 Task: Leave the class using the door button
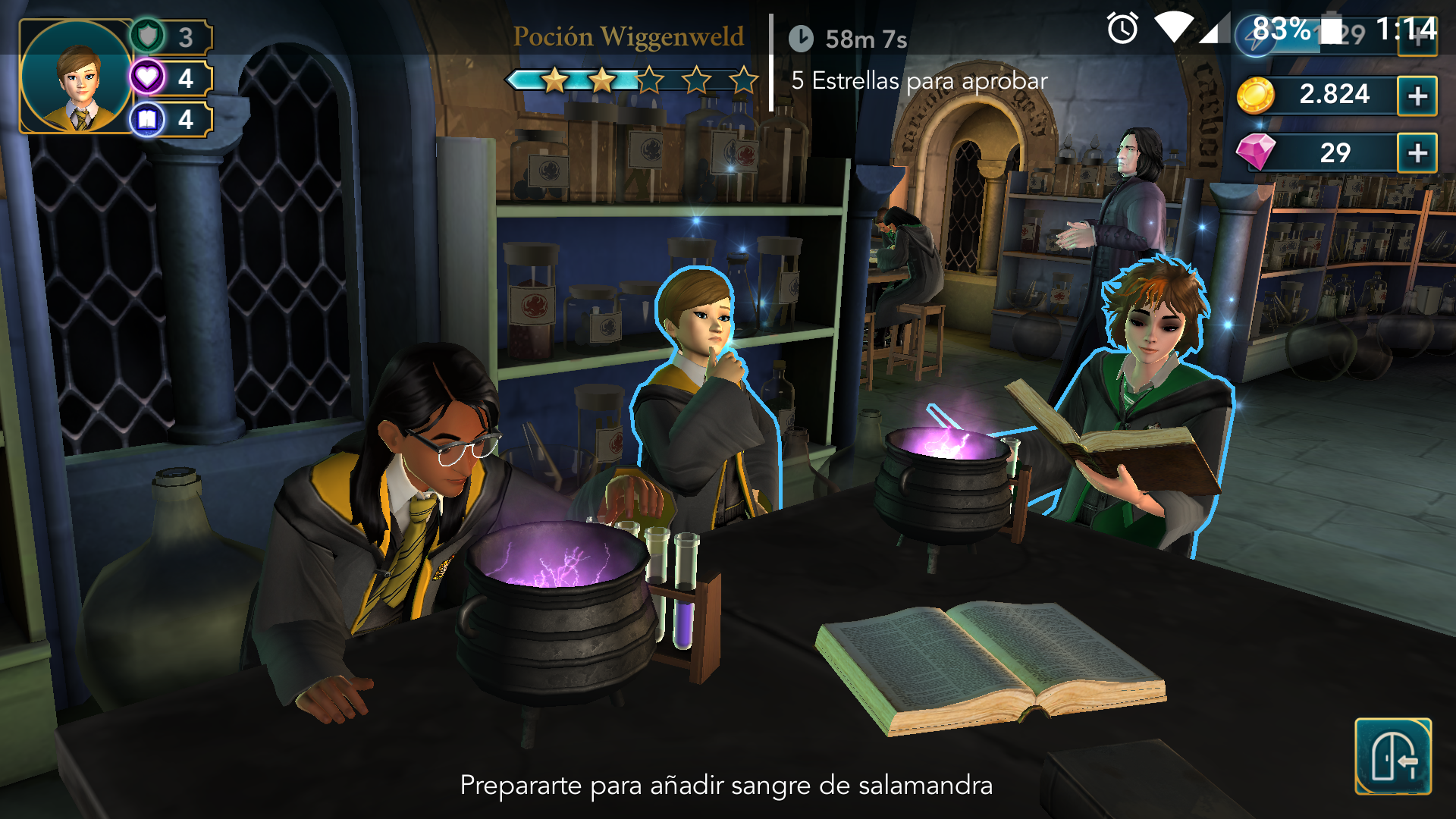[1392, 756]
